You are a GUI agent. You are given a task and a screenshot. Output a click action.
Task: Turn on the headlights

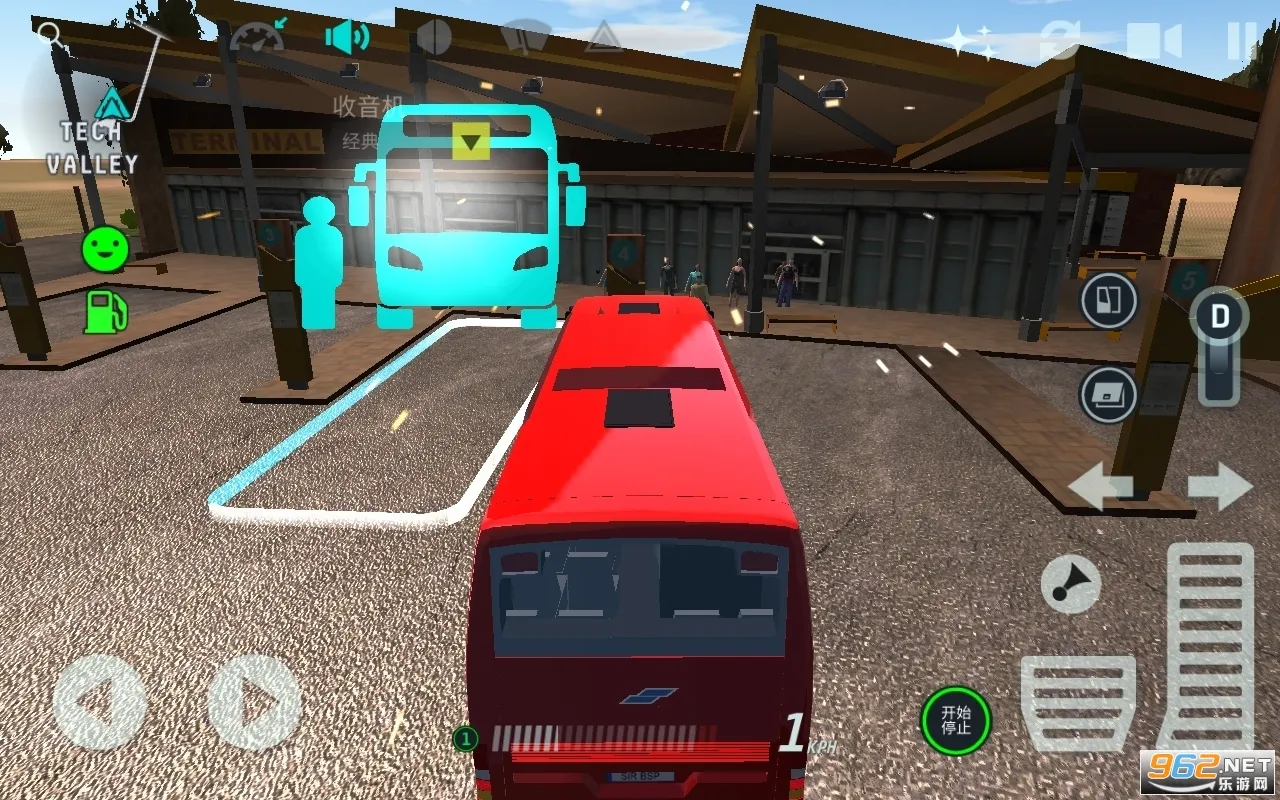[432, 33]
